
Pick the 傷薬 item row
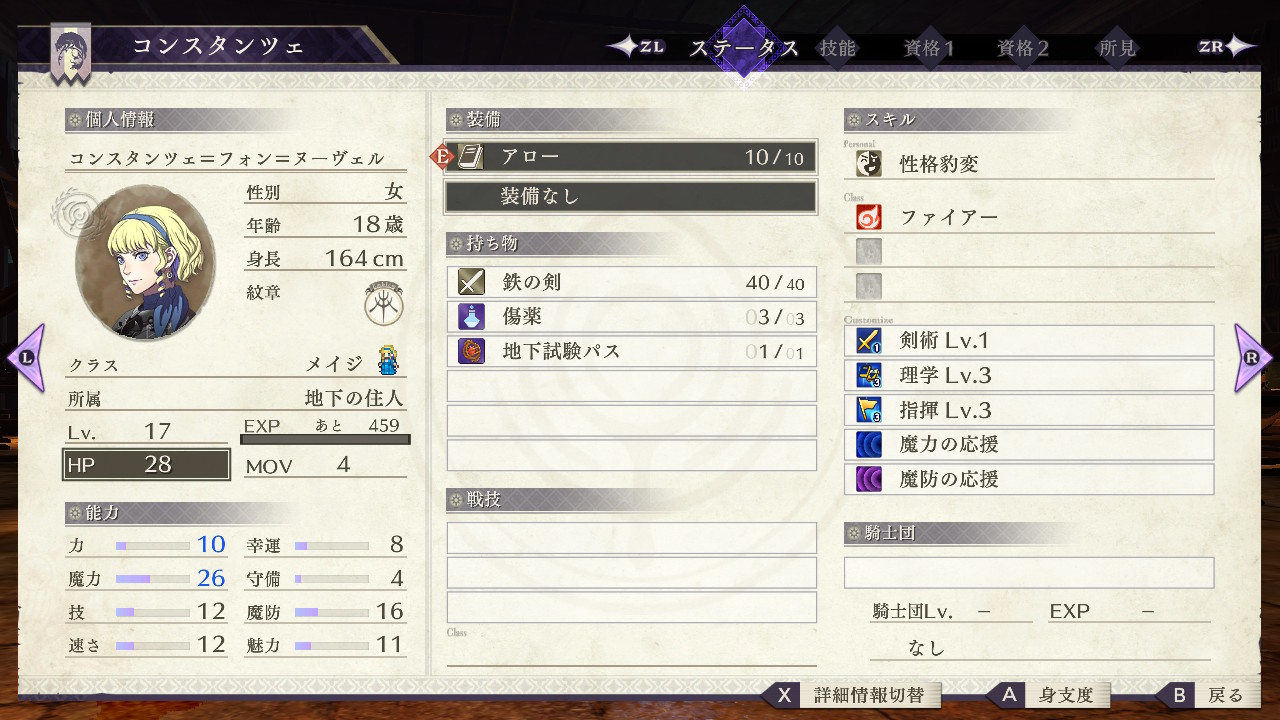click(x=631, y=317)
